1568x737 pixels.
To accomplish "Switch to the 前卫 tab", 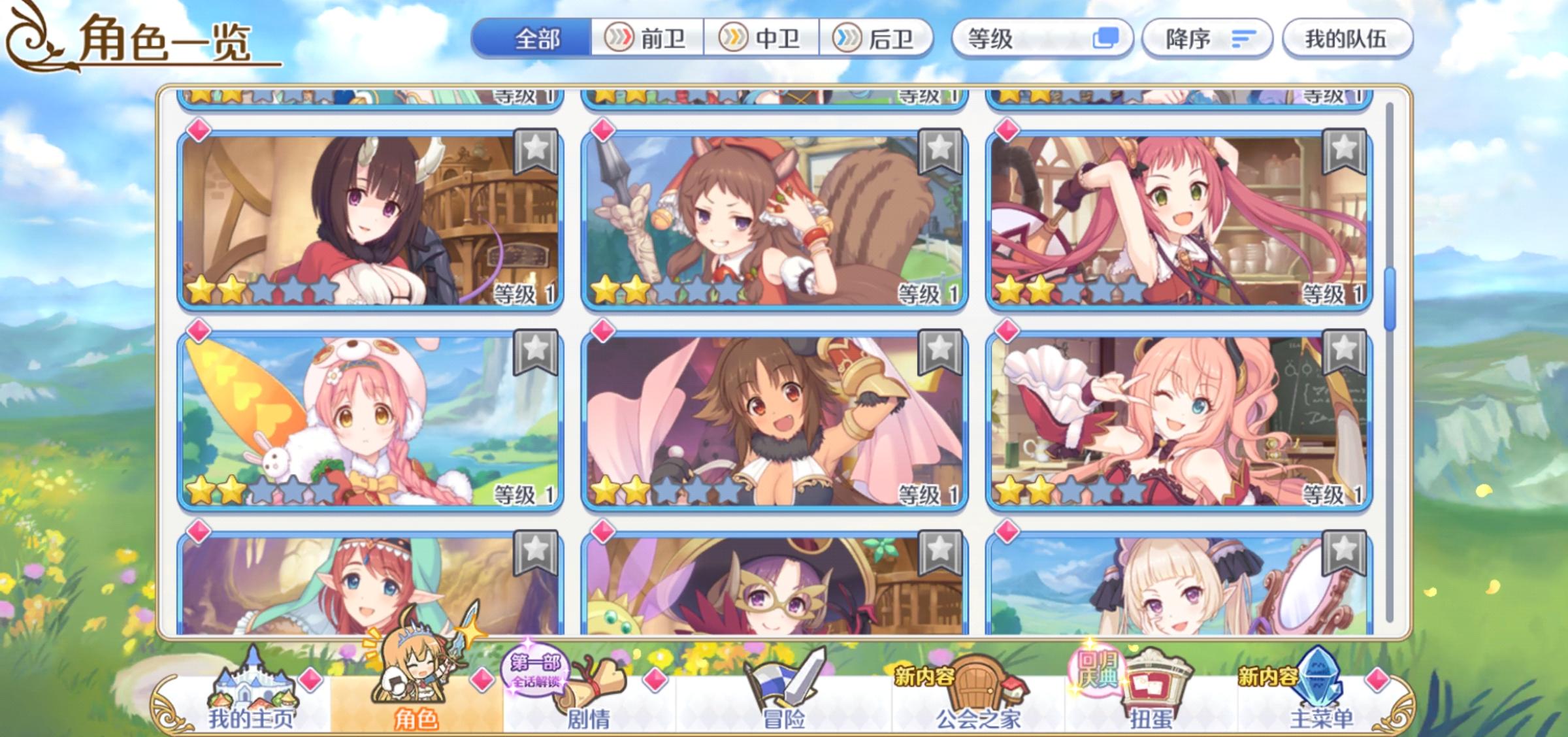I will pyautogui.click(x=646, y=39).
